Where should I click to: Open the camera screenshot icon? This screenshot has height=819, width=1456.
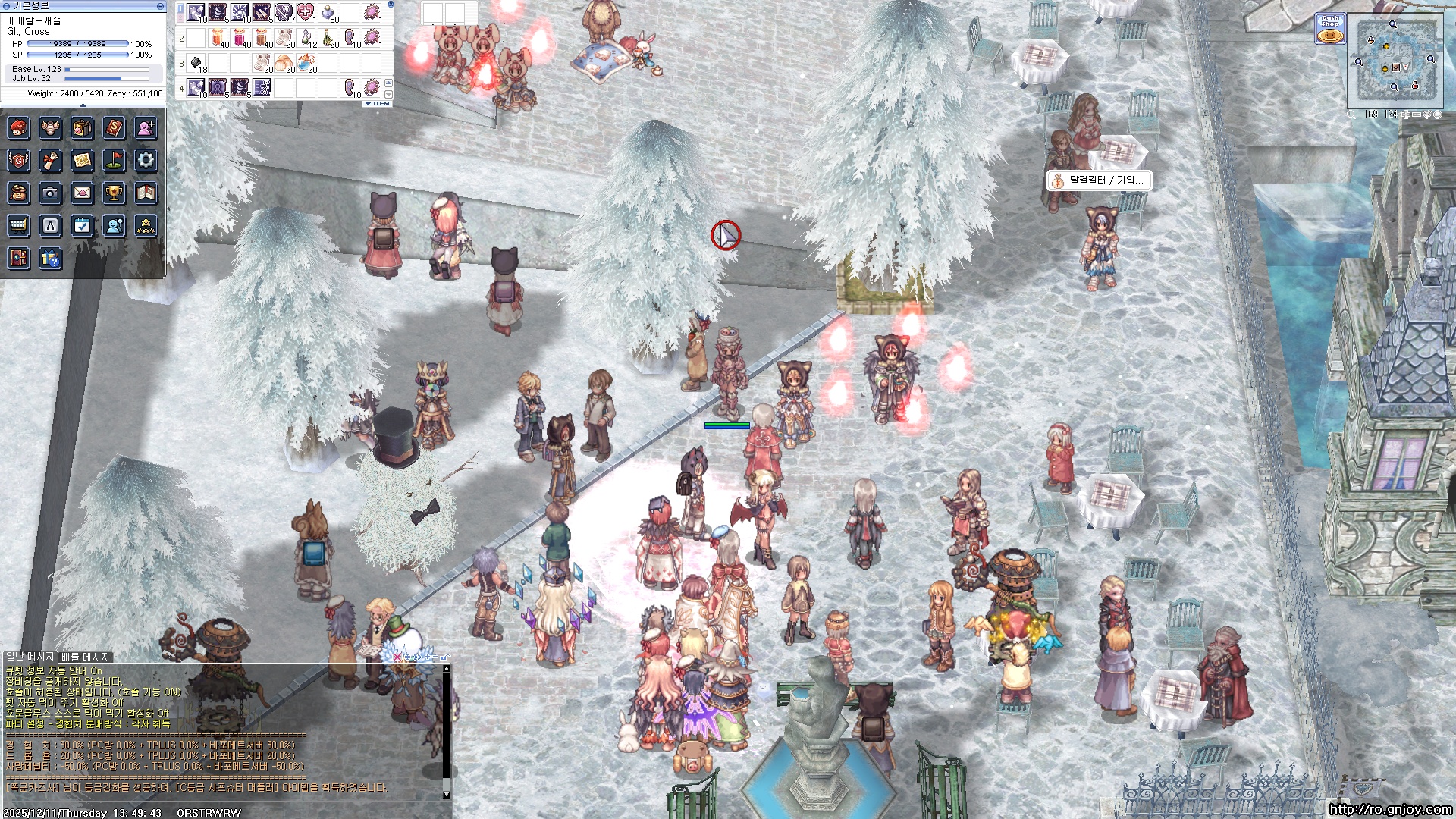[50, 193]
